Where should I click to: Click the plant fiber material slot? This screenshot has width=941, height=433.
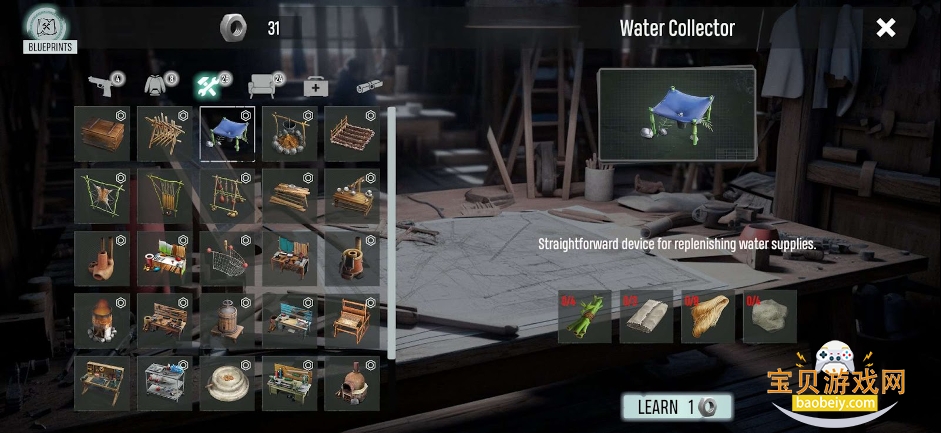coord(708,317)
